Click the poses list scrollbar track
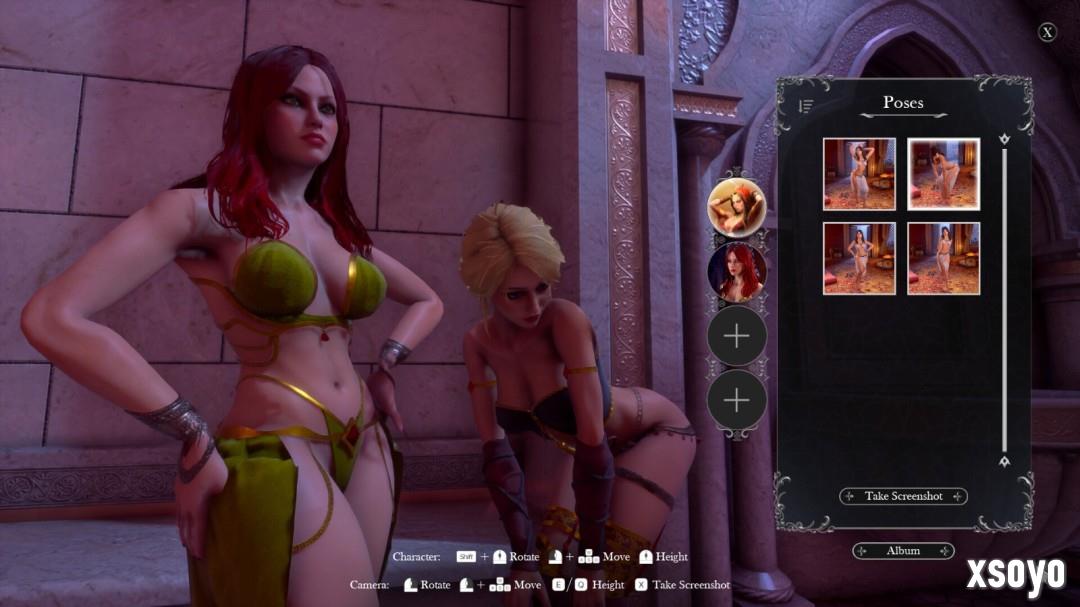Image resolution: width=1080 pixels, height=607 pixels. coord(1004,300)
